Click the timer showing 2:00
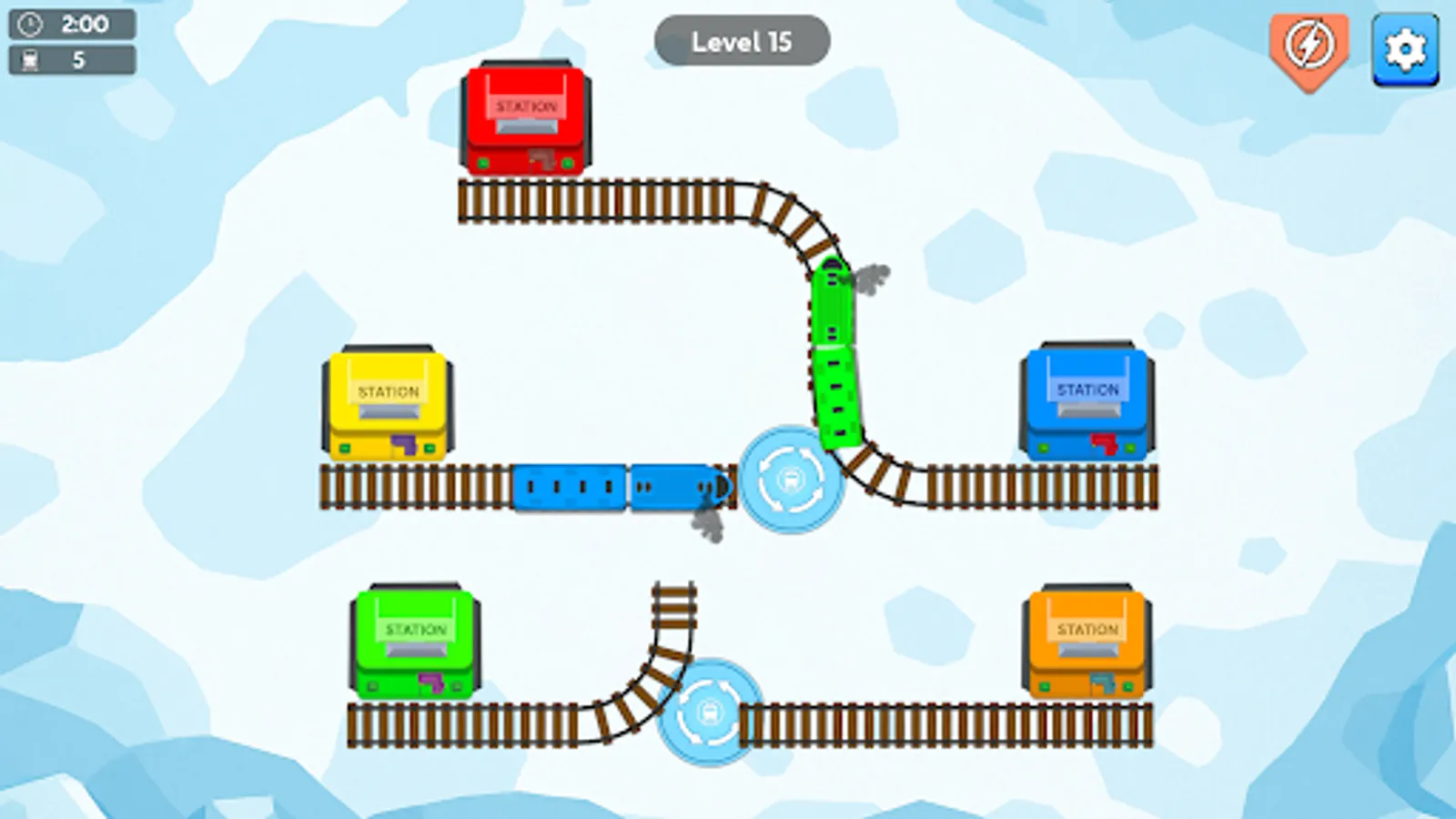This screenshot has width=1456, height=819. coord(81,24)
